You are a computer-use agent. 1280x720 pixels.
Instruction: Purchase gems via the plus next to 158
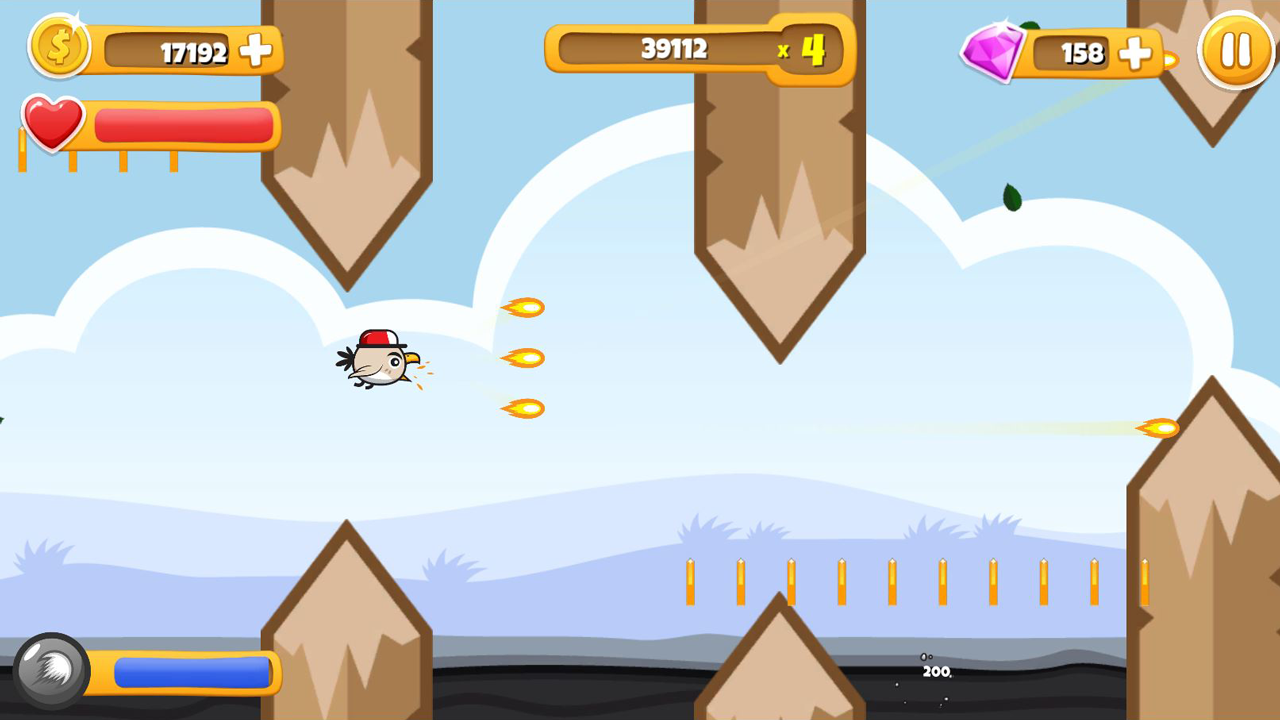click(x=1135, y=55)
